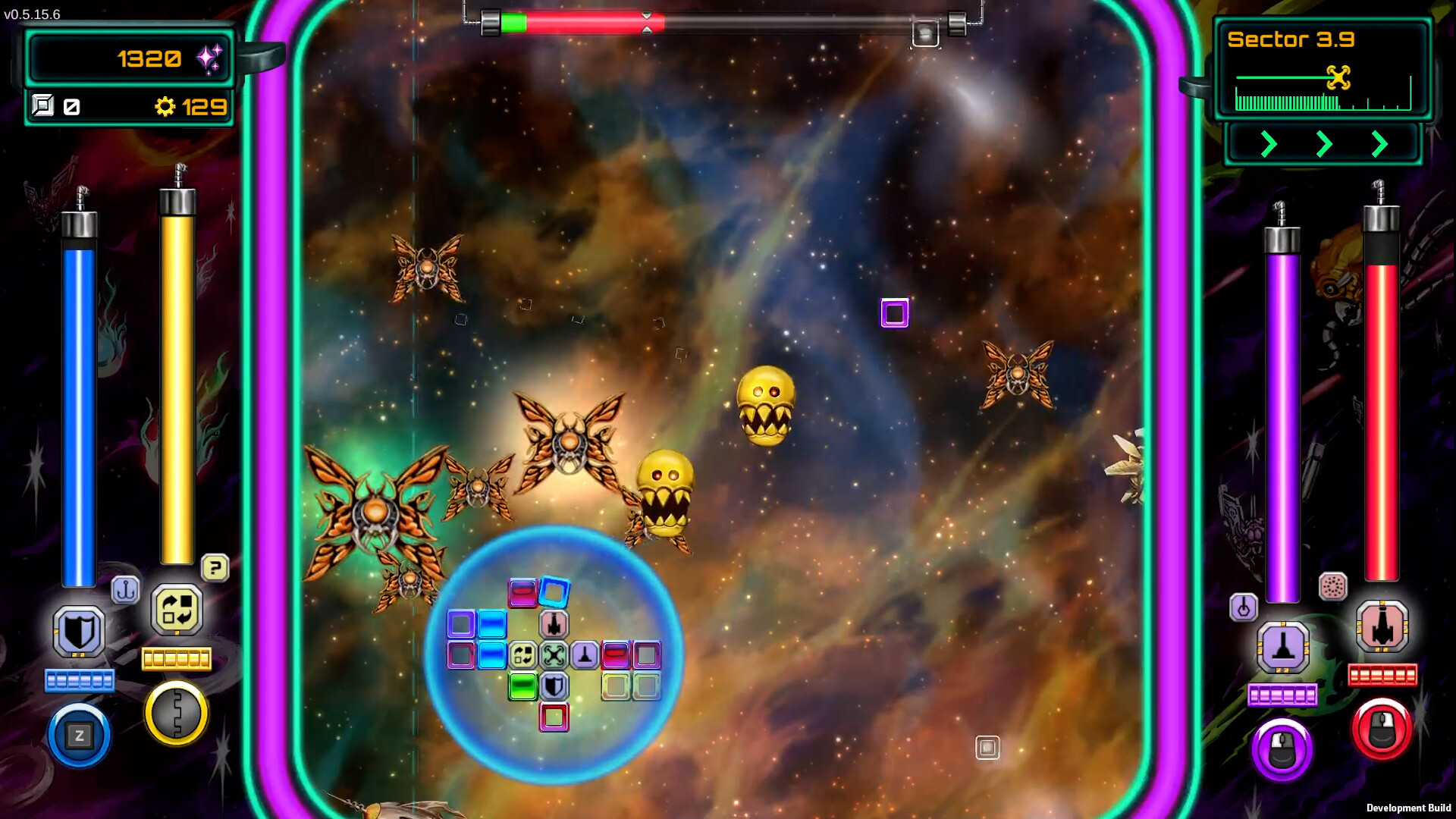Click the small hook icon beside the purple gauge
This screenshot has width=1456, height=819.
pos(1244,607)
